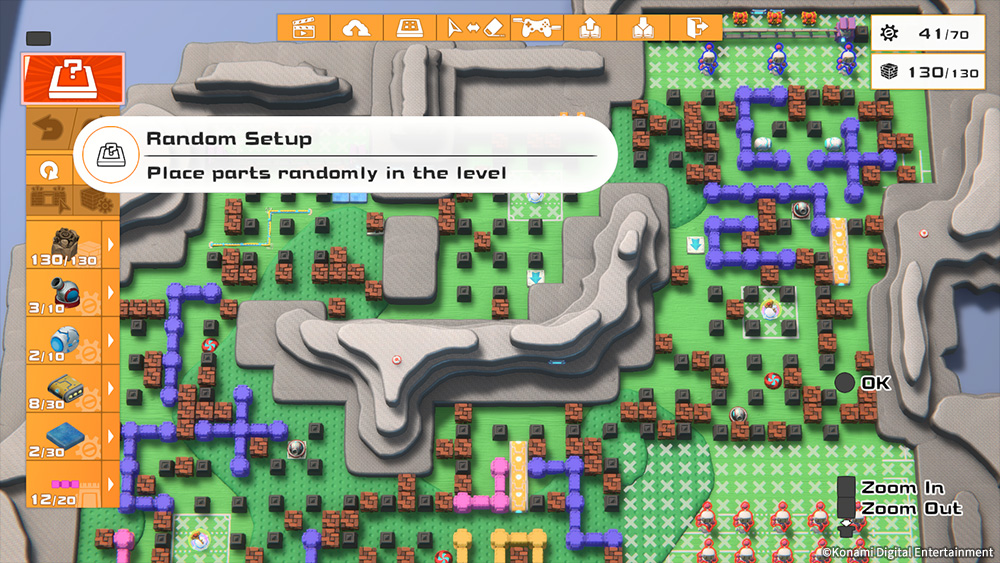This screenshot has width=1000, height=563.
Task: Click the circular rotate arrow button
Action: pos(47,171)
